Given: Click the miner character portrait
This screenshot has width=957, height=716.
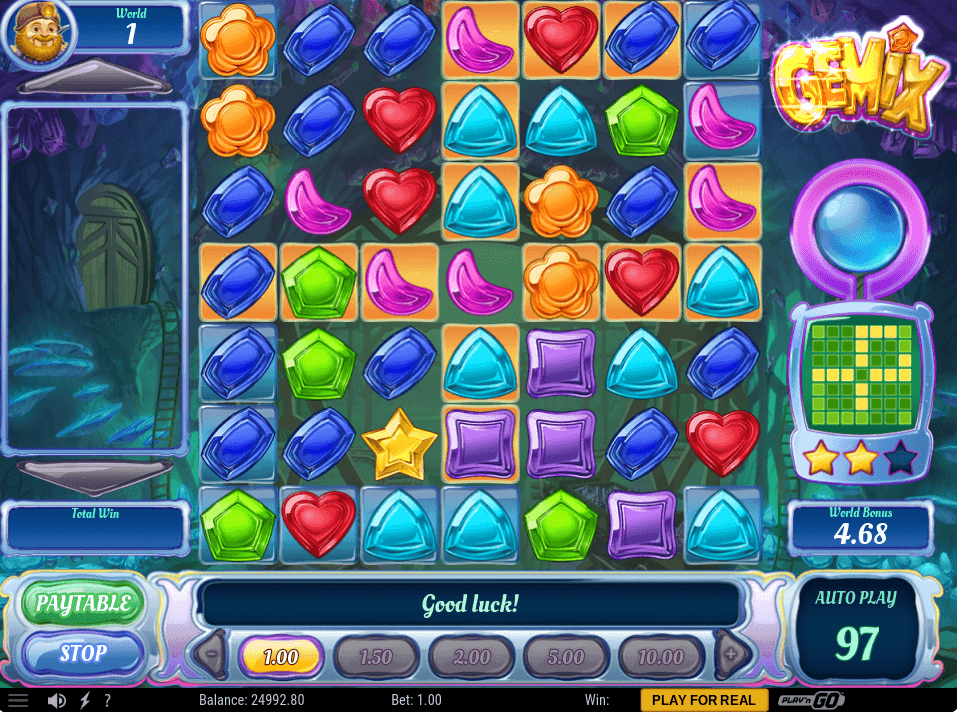Looking at the screenshot, I should pos(37,32).
